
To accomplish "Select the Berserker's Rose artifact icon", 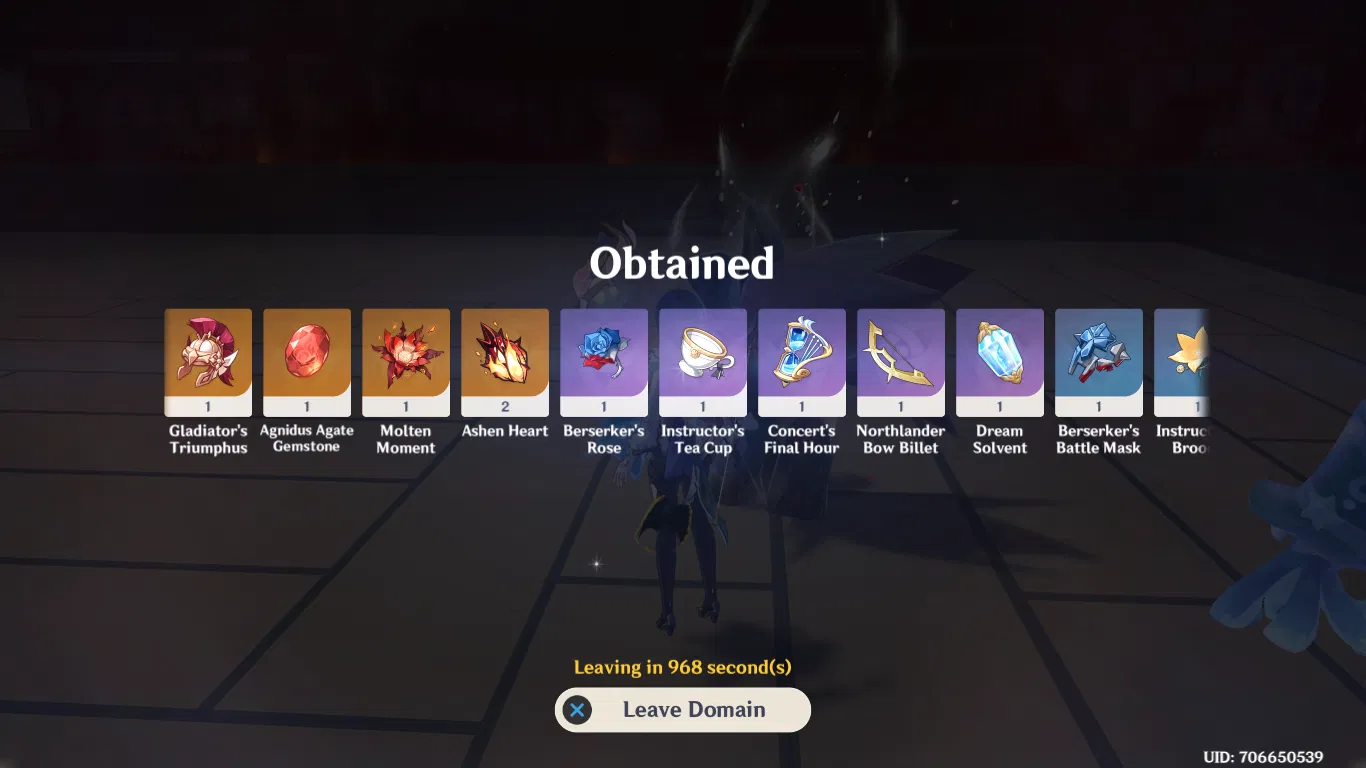I will click(604, 360).
